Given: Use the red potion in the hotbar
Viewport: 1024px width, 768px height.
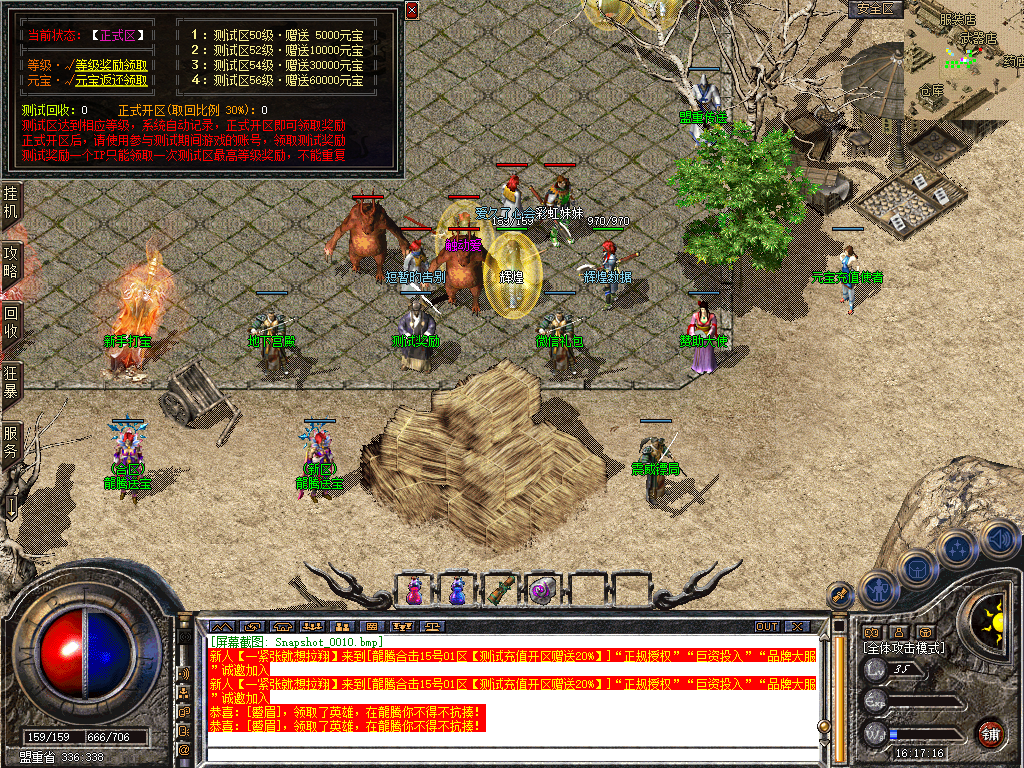Looking at the screenshot, I should point(414,590).
